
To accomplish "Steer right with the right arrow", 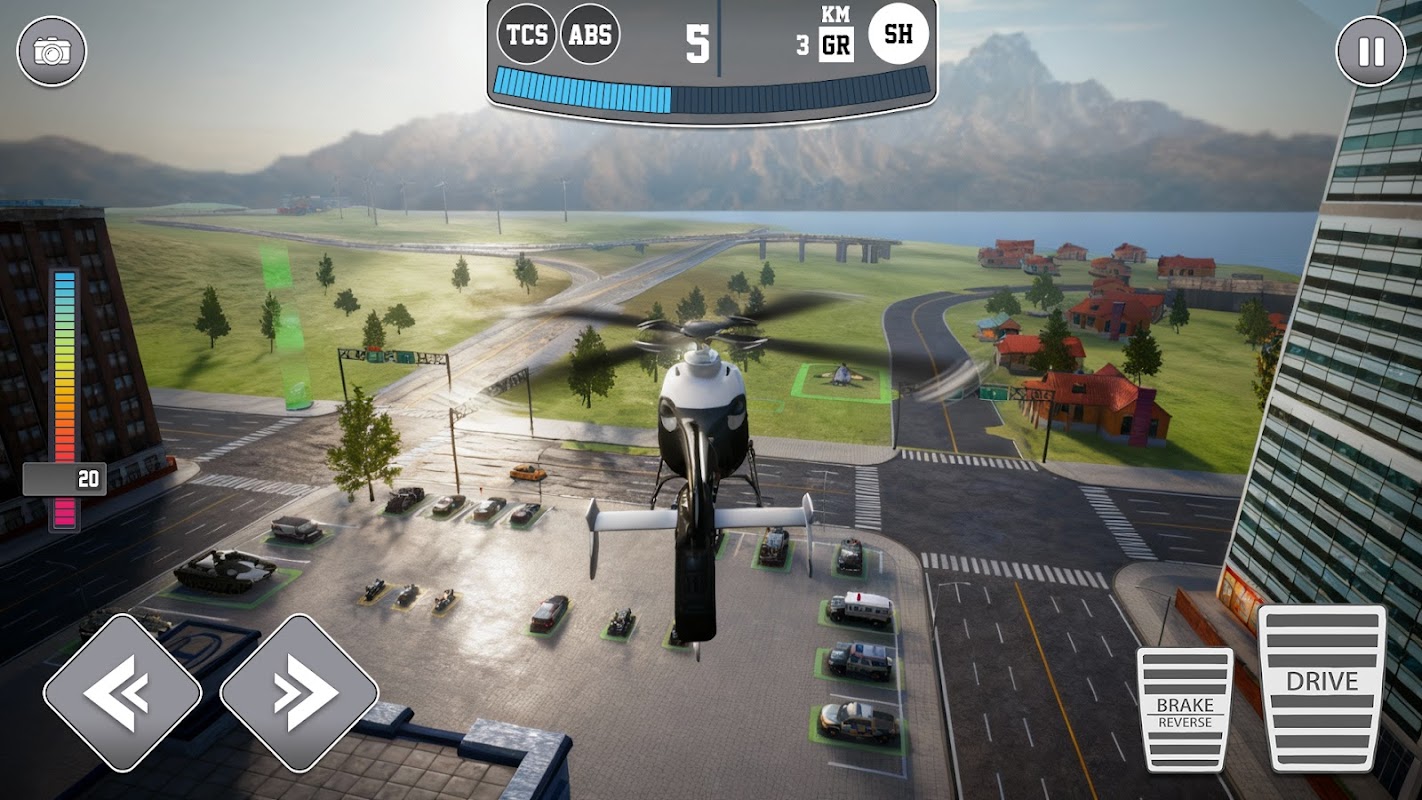I will [x=298, y=692].
